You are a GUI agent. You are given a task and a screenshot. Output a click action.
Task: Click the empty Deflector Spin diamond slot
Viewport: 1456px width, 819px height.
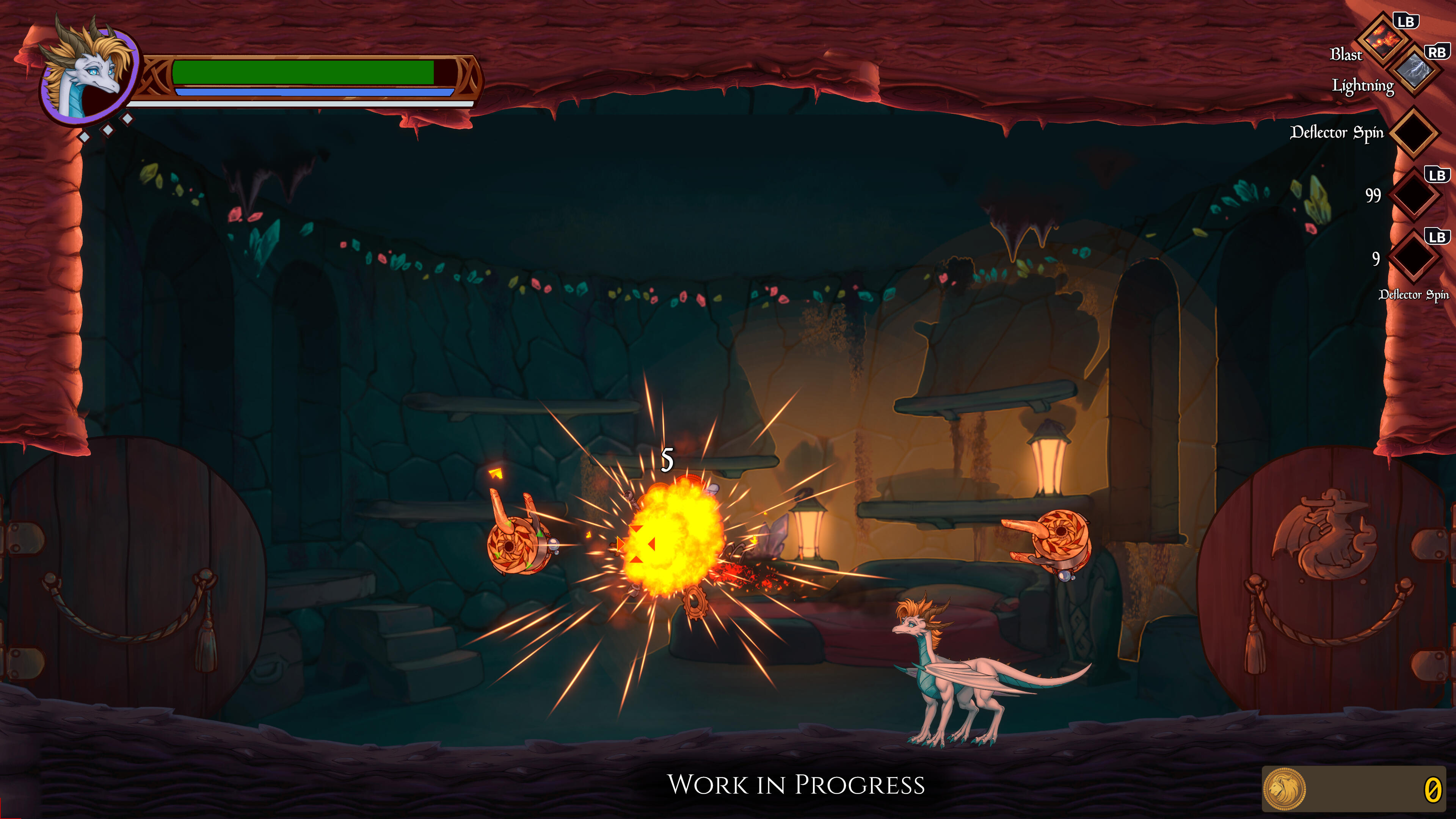[x=1414, y=133]
